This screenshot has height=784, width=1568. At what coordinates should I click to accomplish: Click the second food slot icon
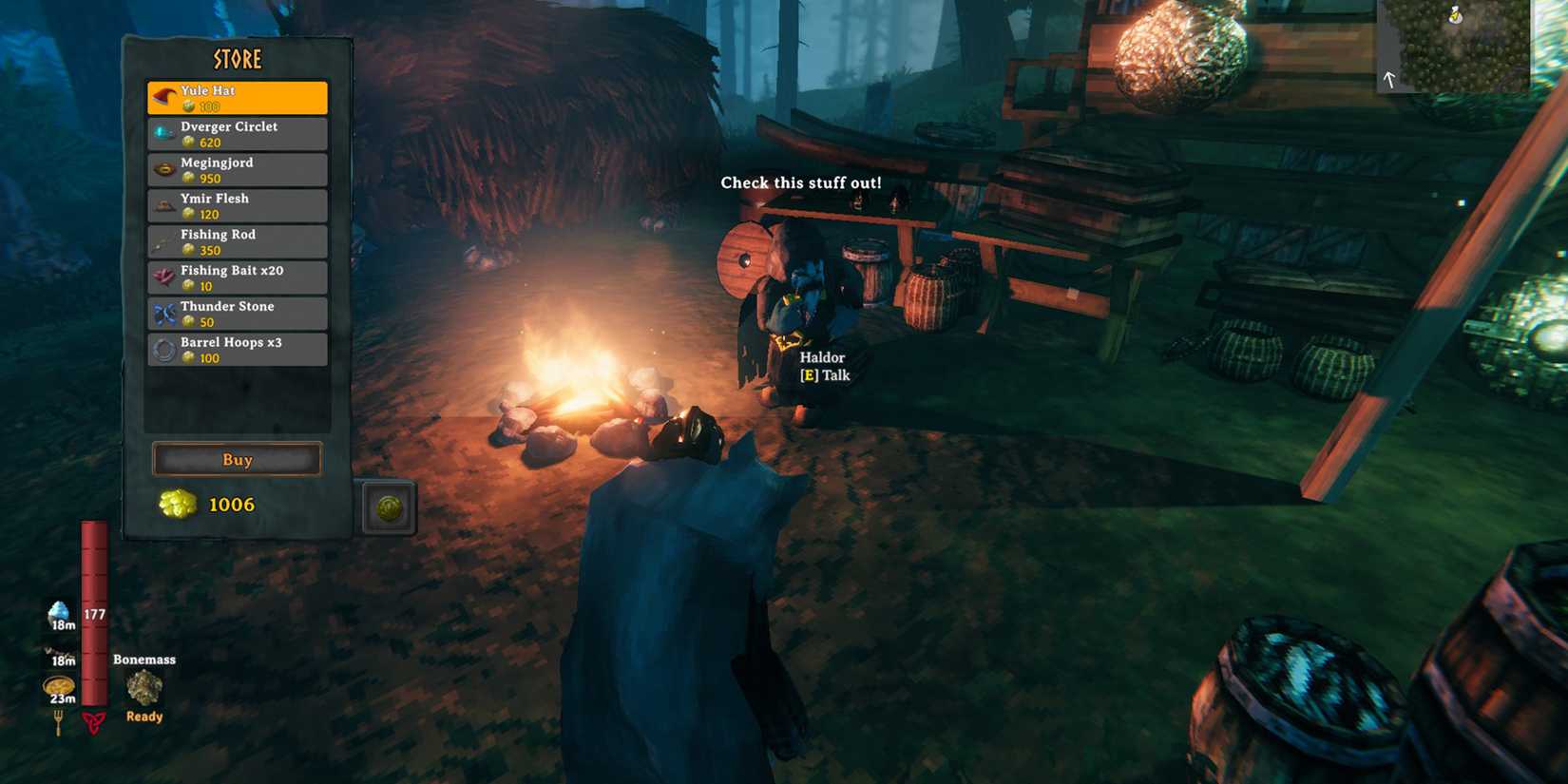(59, 651)
